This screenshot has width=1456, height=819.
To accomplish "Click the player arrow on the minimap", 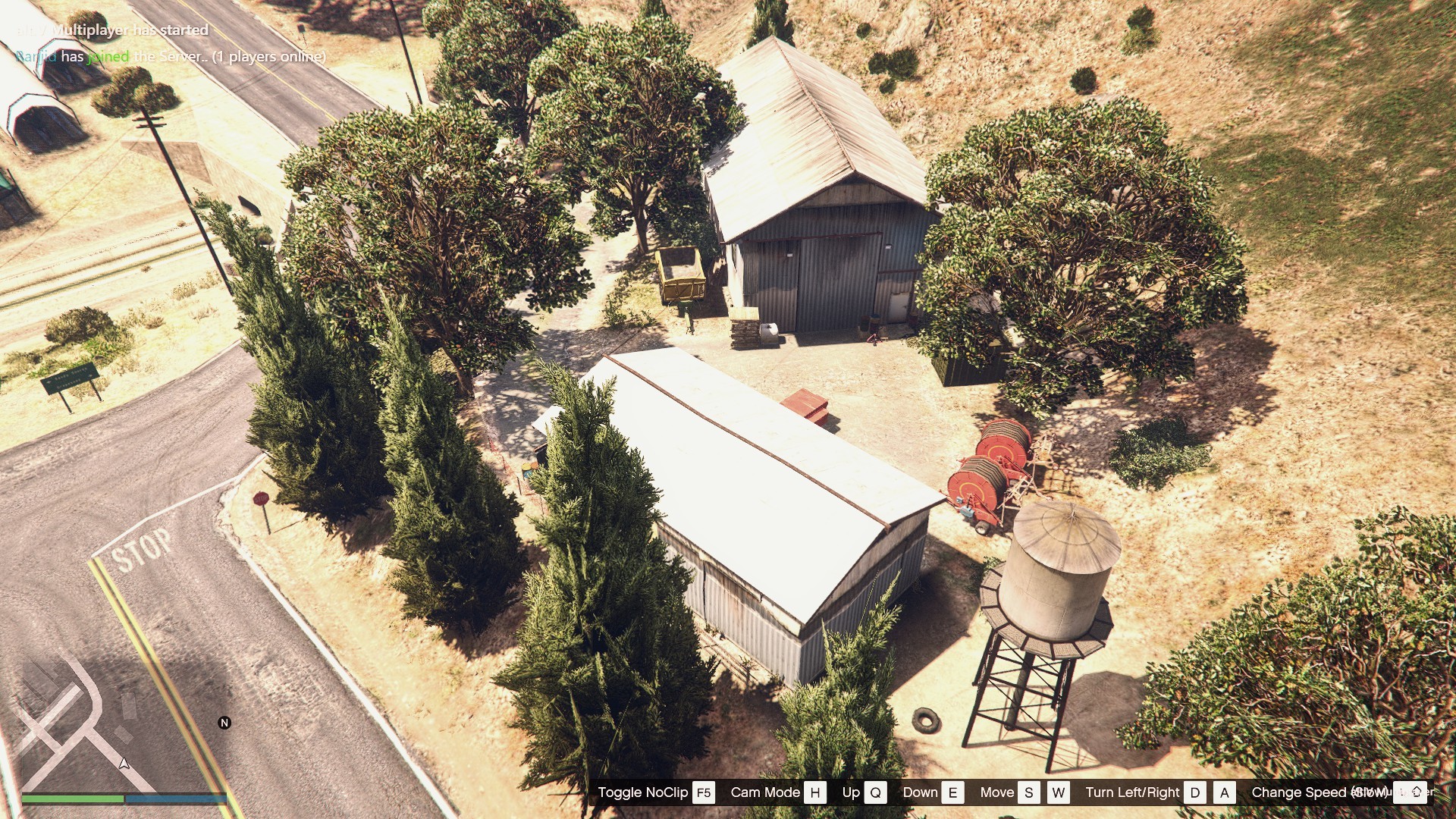I will [x=124, y=763].
